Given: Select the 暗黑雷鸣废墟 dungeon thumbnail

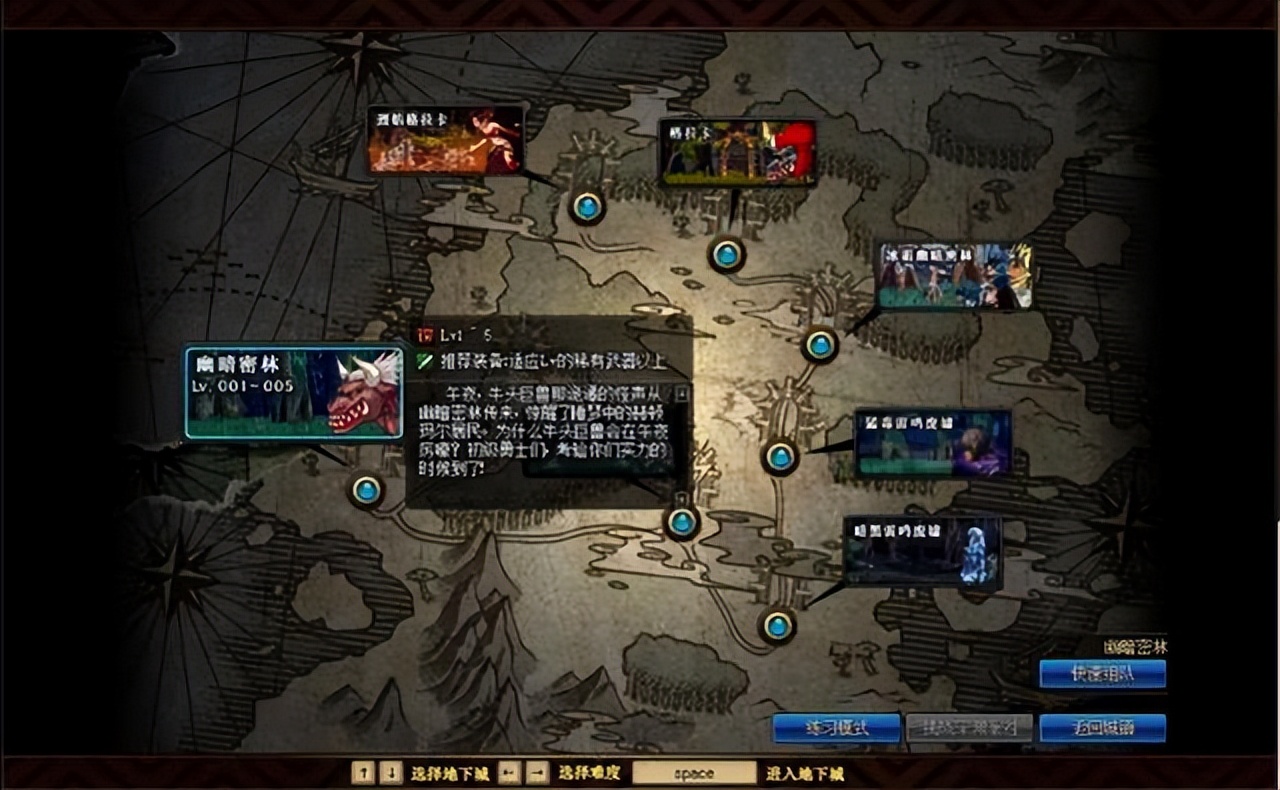Looking at the screenshot, I should pyautogui.click(x=921, y=550).
